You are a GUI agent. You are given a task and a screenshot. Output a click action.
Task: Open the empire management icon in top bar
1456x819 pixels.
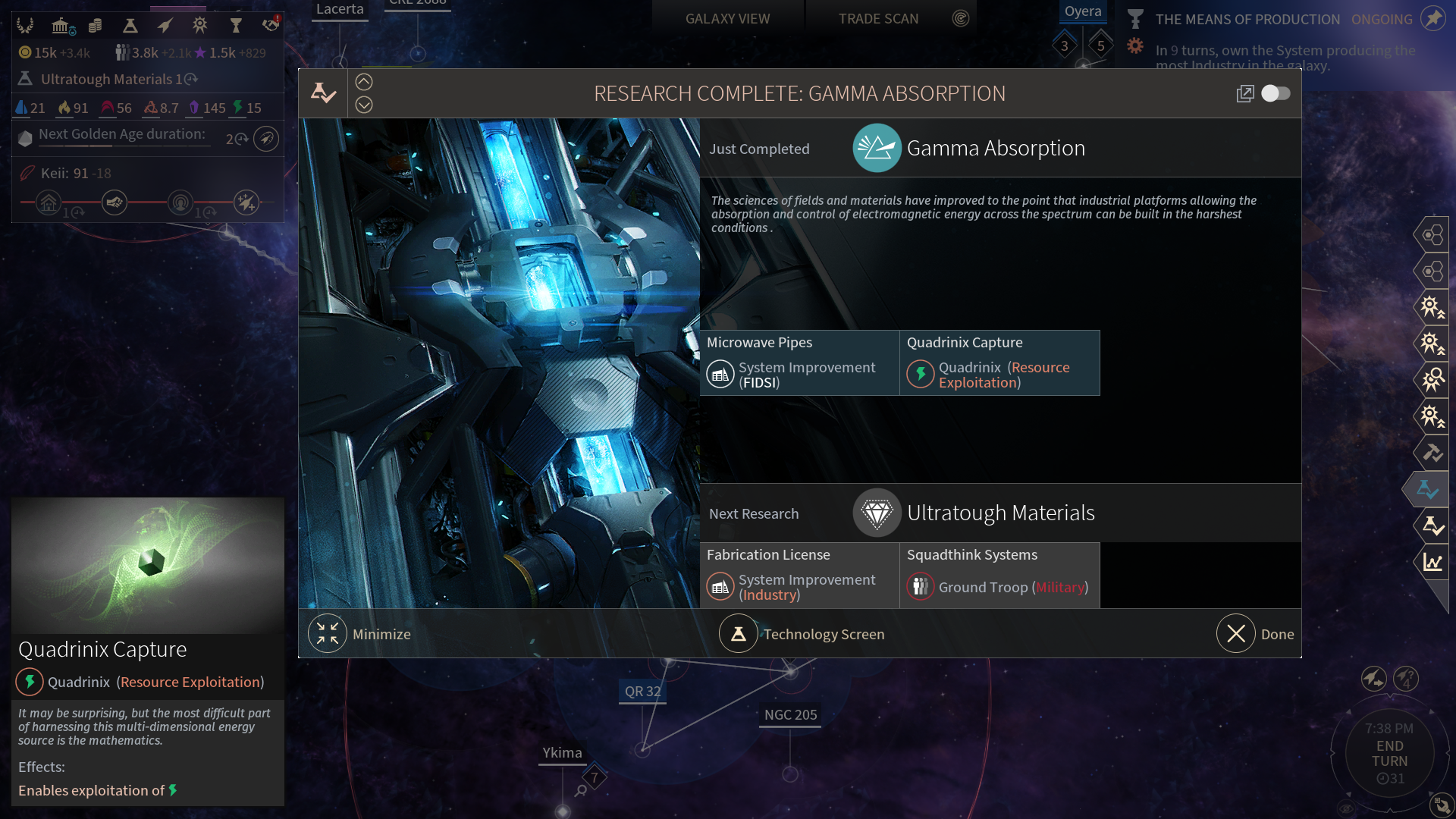coord(25,26)
